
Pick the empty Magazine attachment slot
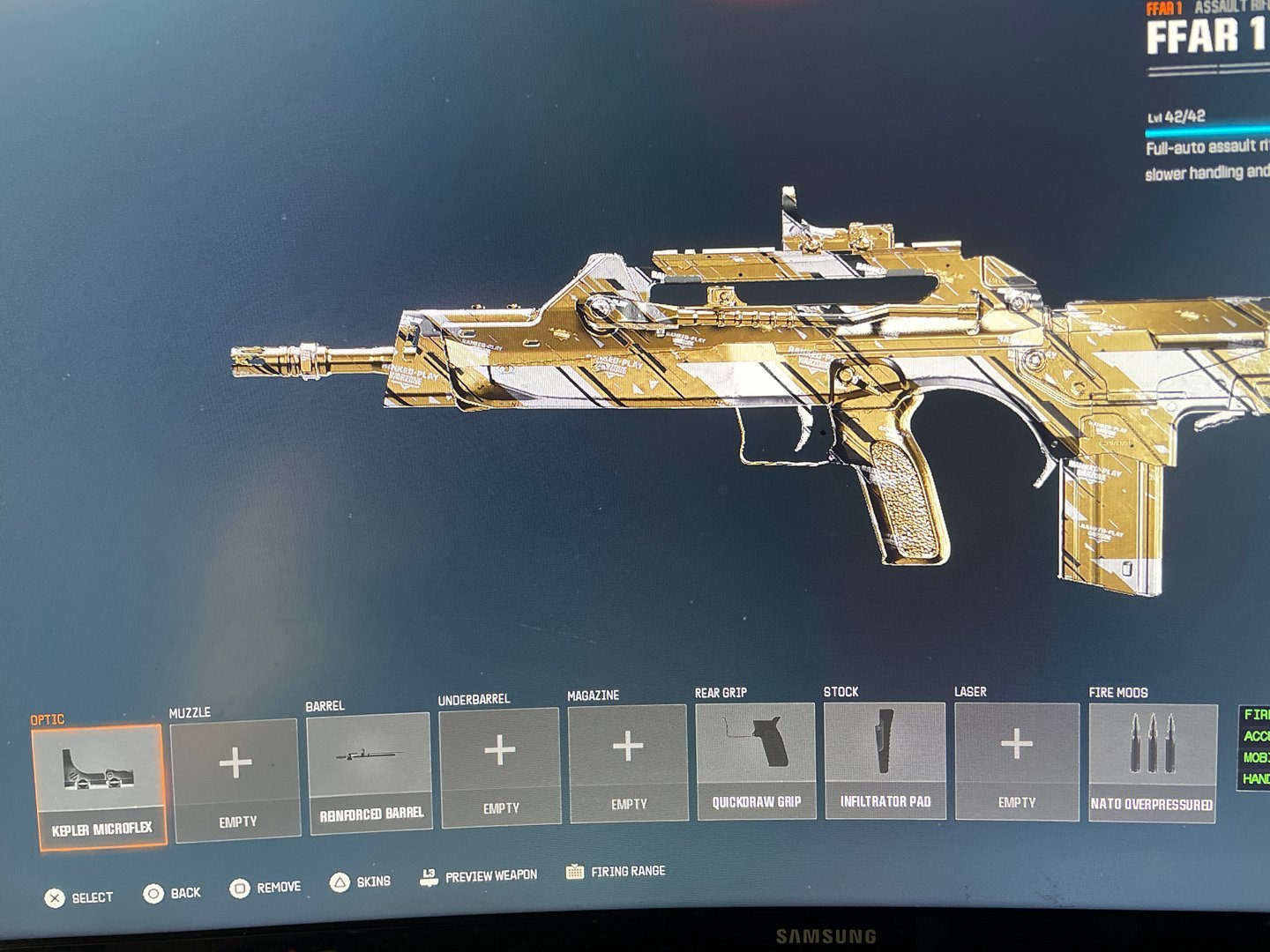click(x=628, y=762)
